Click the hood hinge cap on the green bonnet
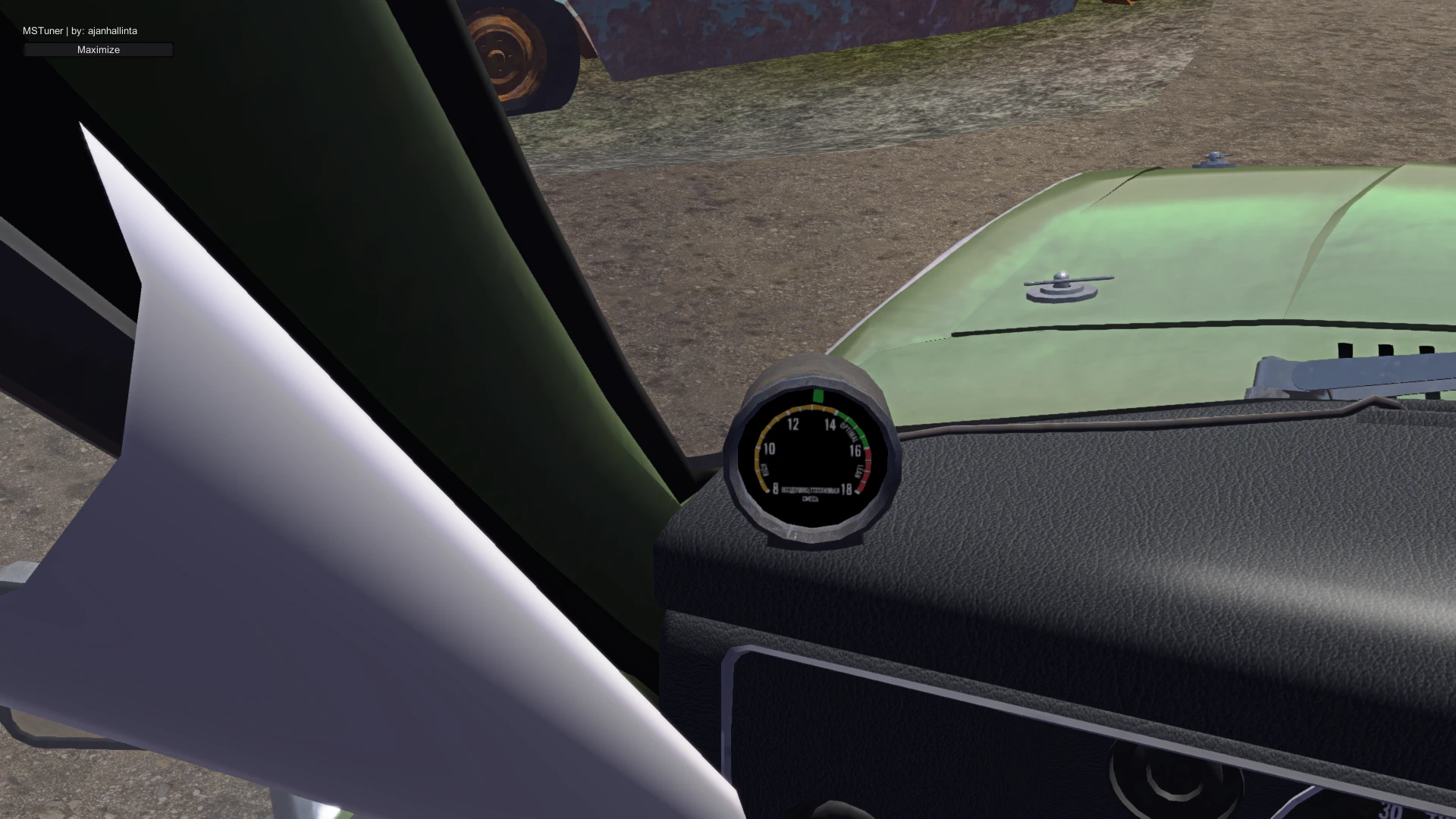The height and width of the screenshot is (819, 1456). pyautogui.click(x=1214, y=157)
